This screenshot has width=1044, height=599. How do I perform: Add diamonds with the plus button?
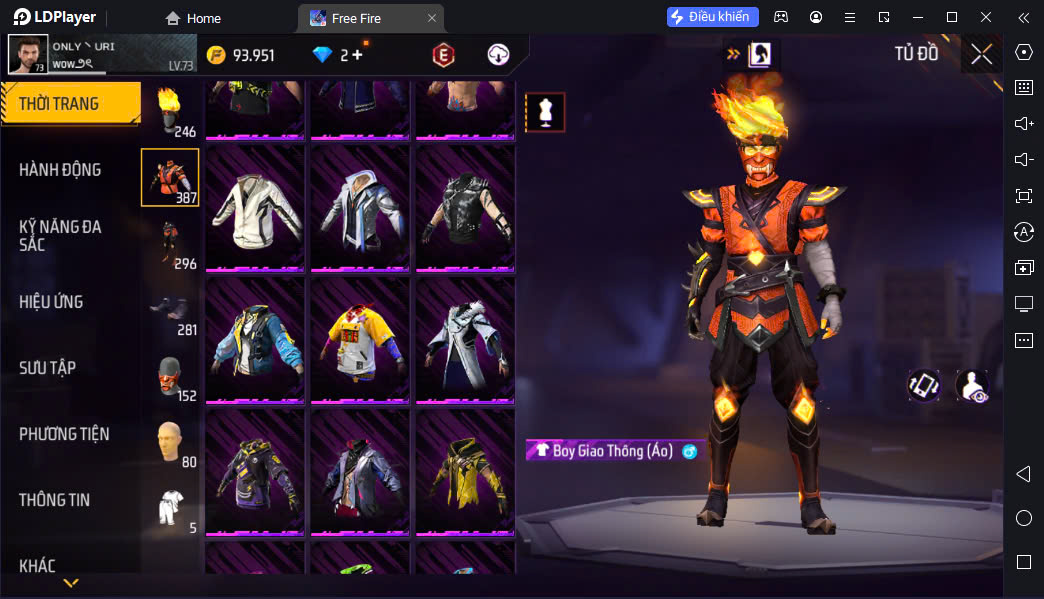[x=357, y=55]
